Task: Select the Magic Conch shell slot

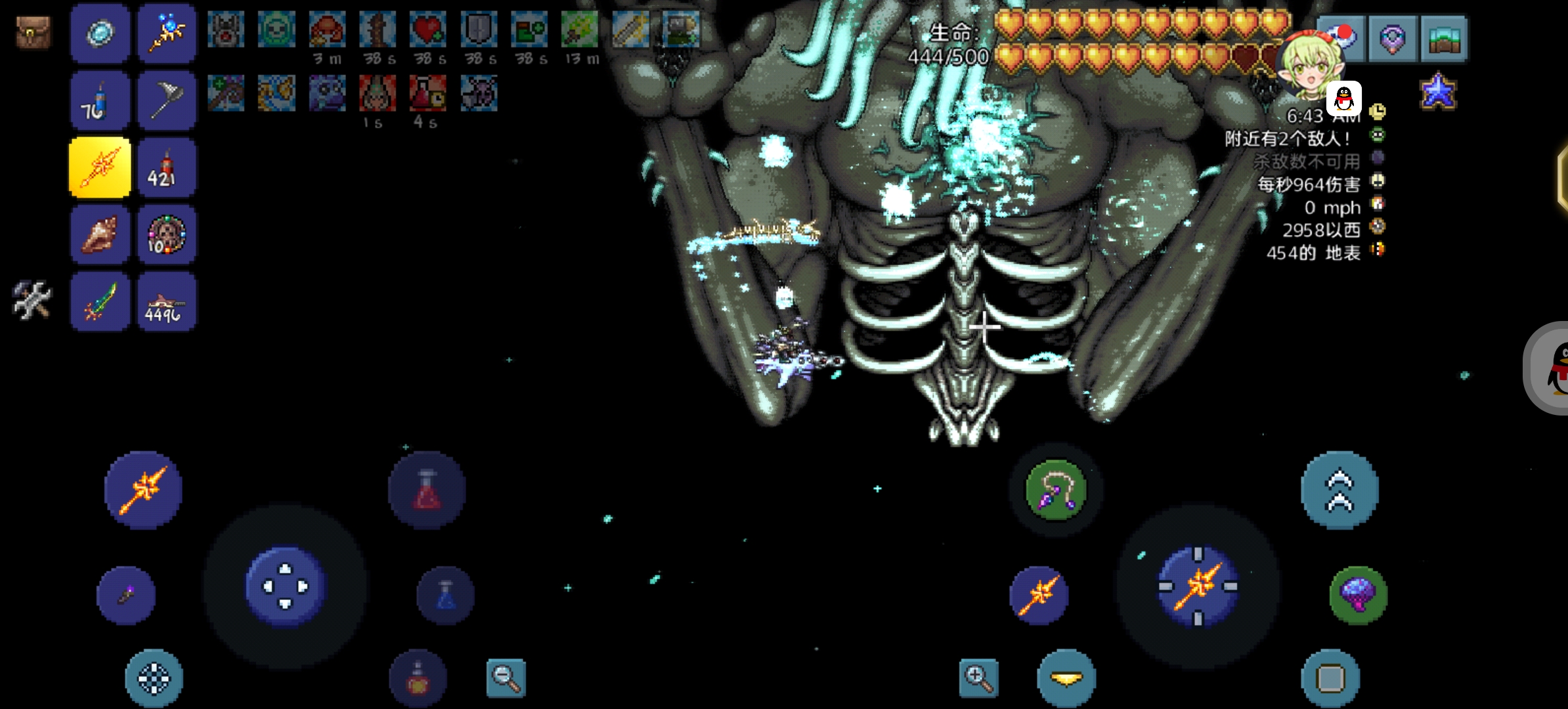Action: coord(100,234)
